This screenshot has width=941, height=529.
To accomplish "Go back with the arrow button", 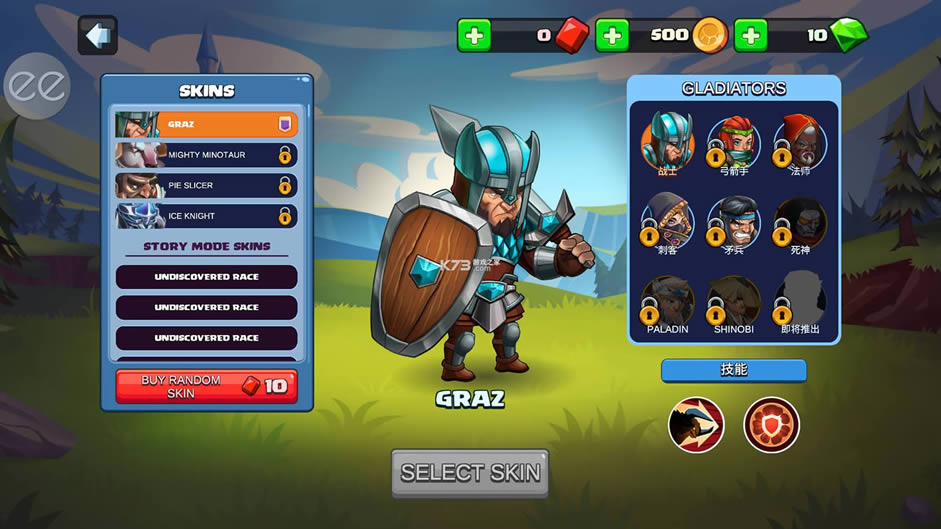I will (x=97, y=36).
